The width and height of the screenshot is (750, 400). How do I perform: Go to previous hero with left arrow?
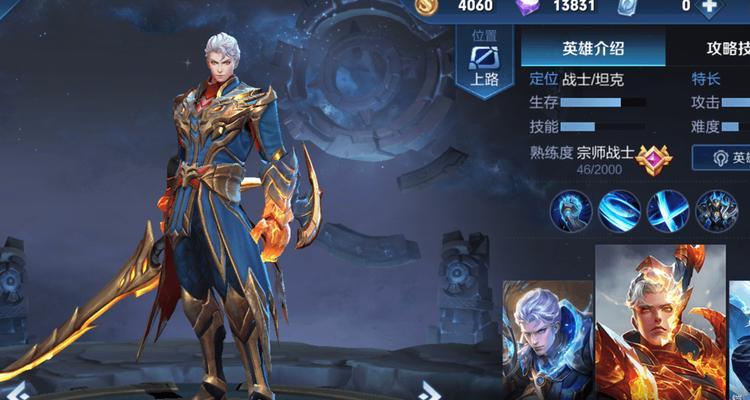click(x=19, y=390)
